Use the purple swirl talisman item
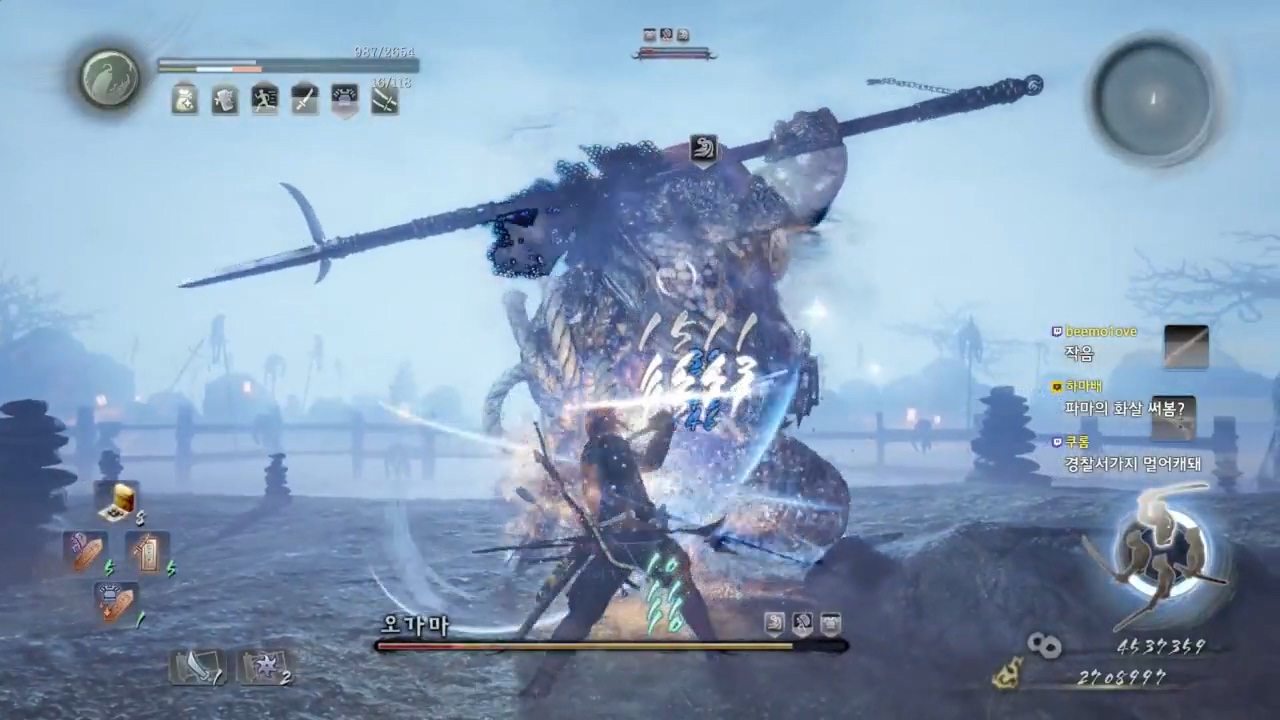 click(85, 551)
